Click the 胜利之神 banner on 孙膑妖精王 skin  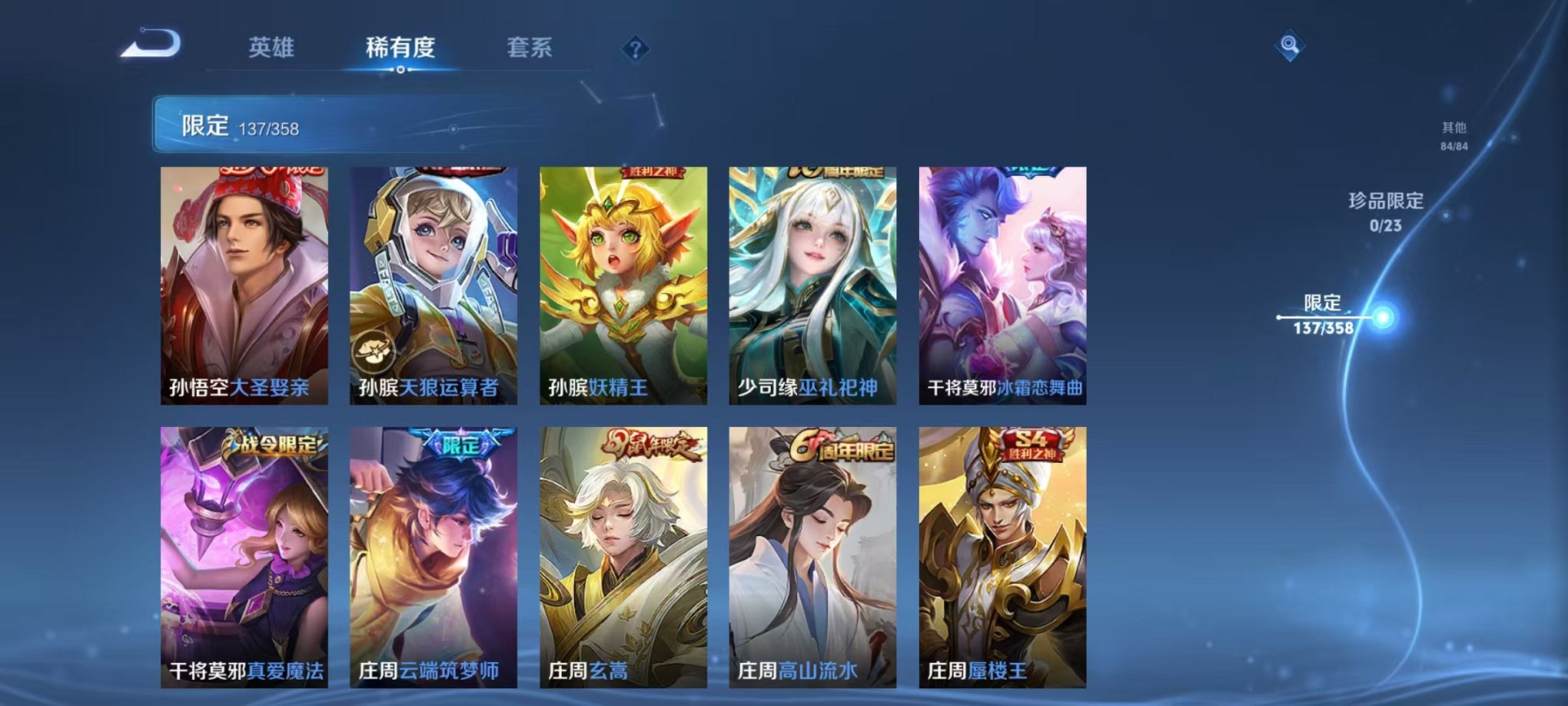(x=653, y=173)
